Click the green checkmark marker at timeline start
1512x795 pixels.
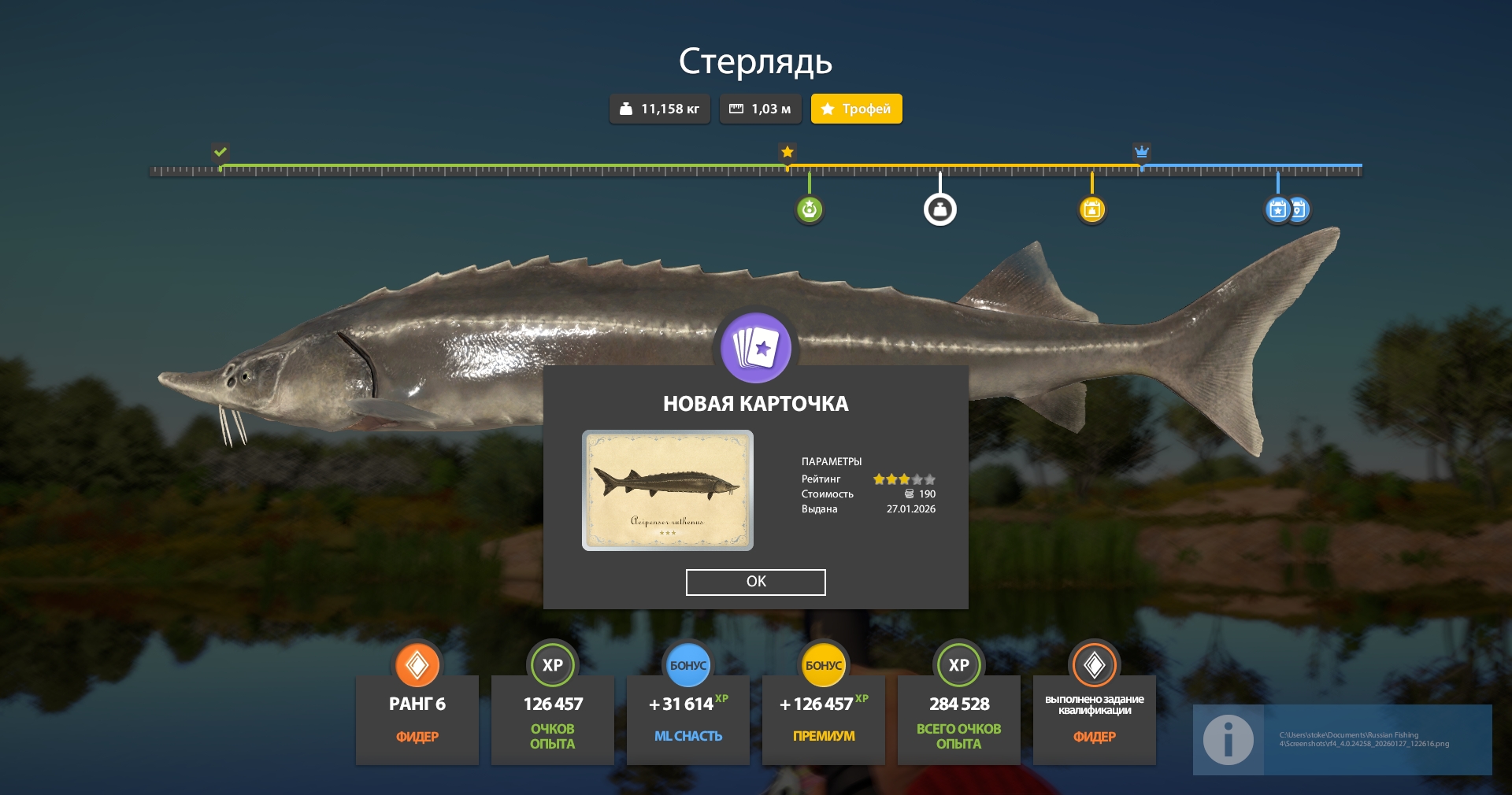[x=220, y=152]
